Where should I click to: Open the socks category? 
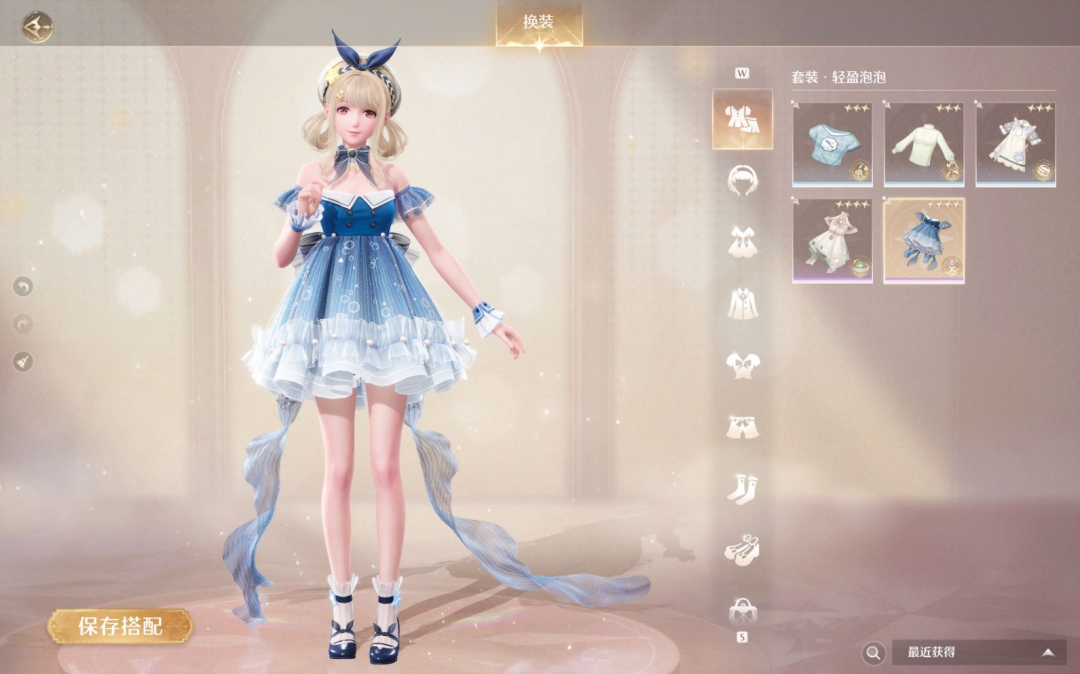(x=742, y=488)
